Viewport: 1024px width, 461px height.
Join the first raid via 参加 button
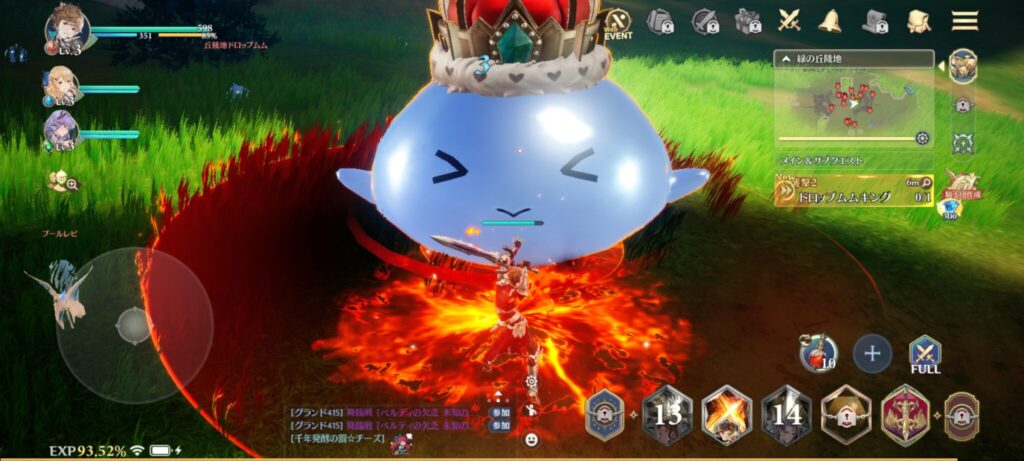pos(499,412)
